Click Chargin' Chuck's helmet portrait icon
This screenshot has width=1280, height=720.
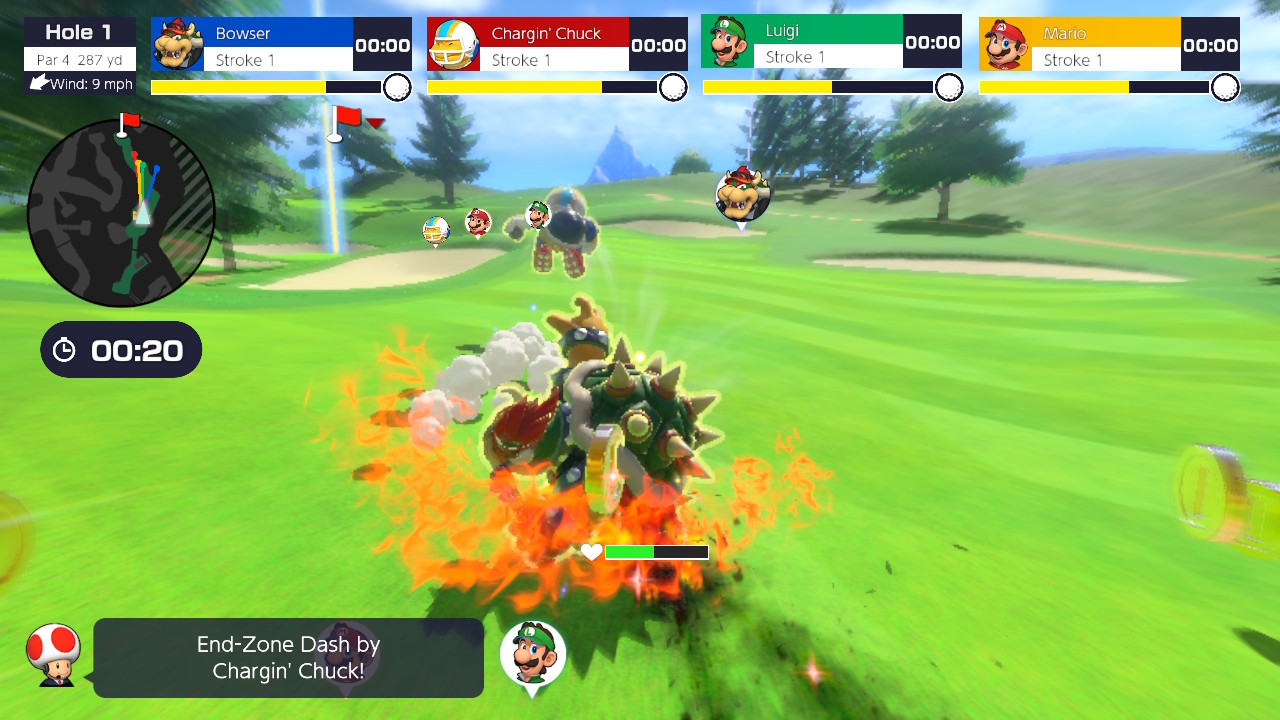(453, 42)
